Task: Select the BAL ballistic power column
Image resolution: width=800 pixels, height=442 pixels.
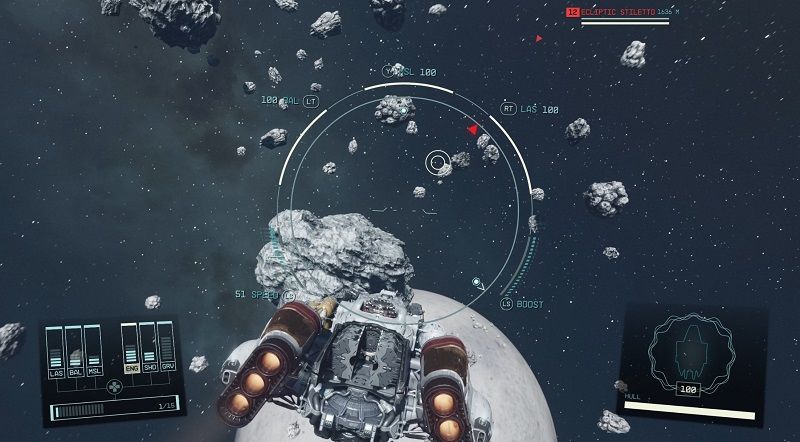Action: click(74, 351)
